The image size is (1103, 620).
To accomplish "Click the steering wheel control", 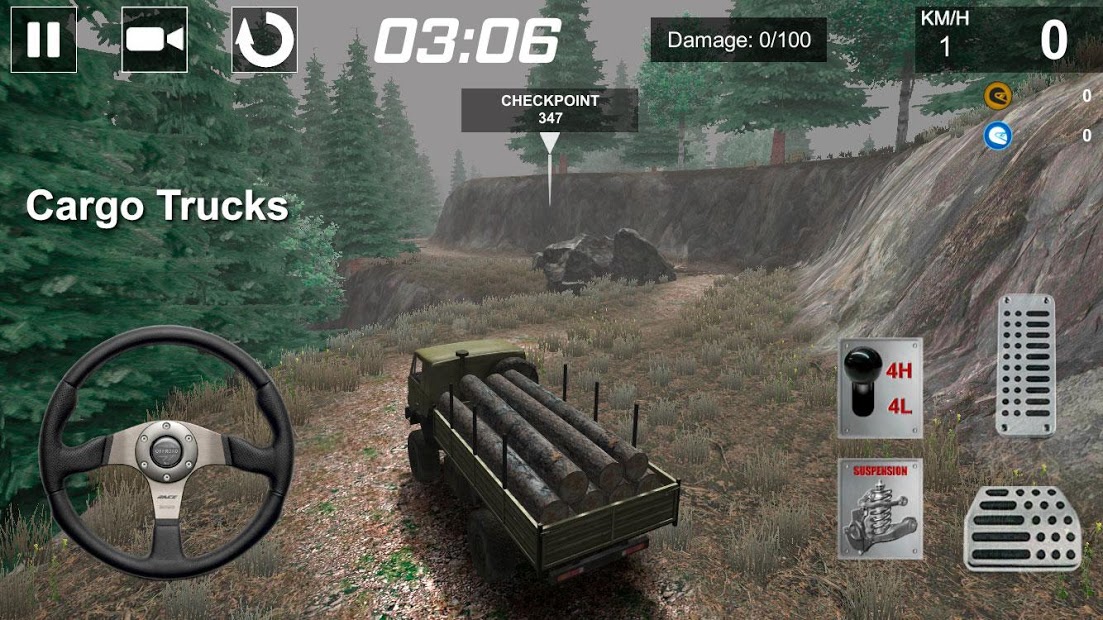I will [165, 452].
